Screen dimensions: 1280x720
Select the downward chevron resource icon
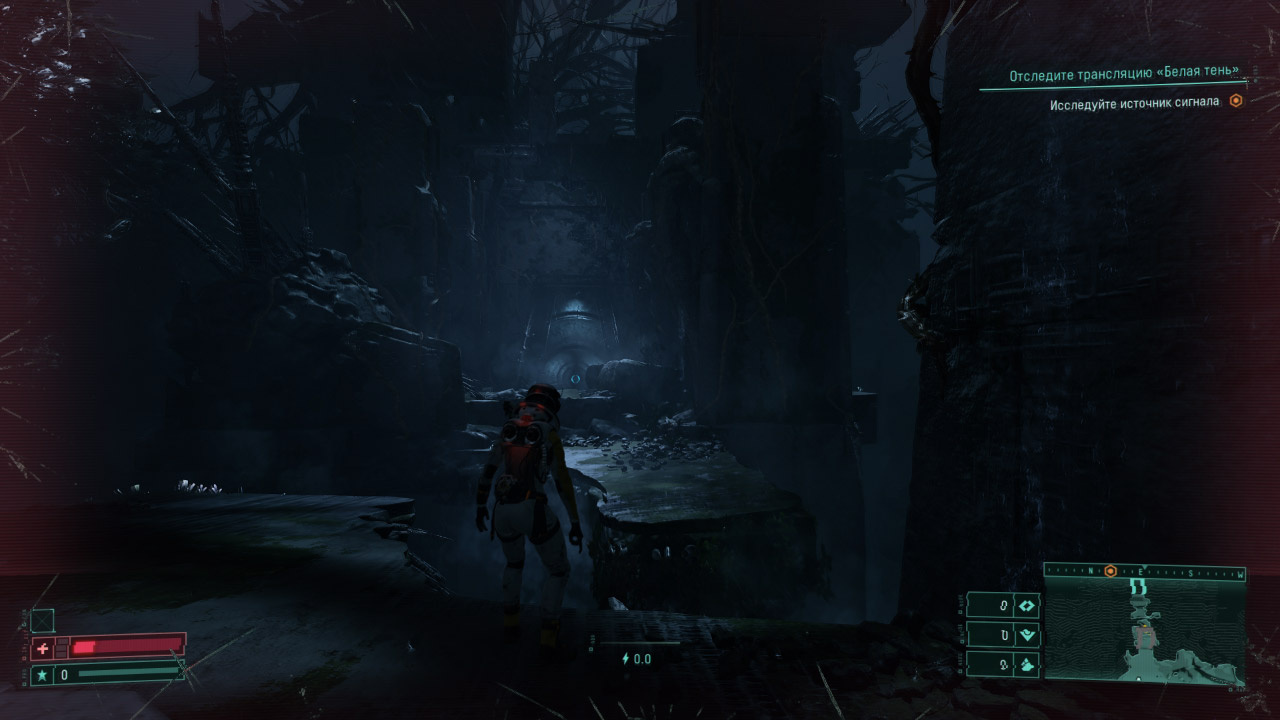(1027, 635)
